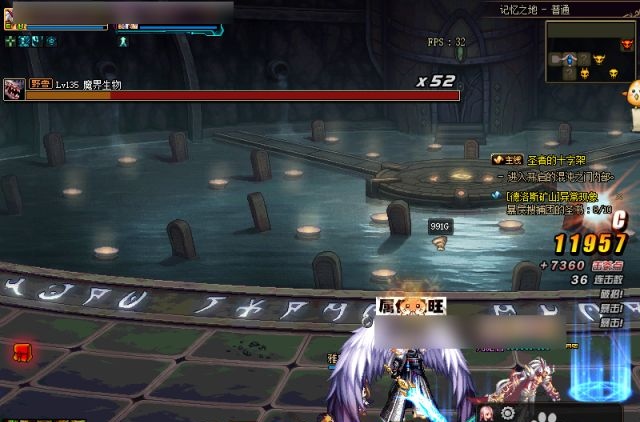Open the gear settings icon
The height and width of the screenshot is (422, 640).
tap(508, 413)
